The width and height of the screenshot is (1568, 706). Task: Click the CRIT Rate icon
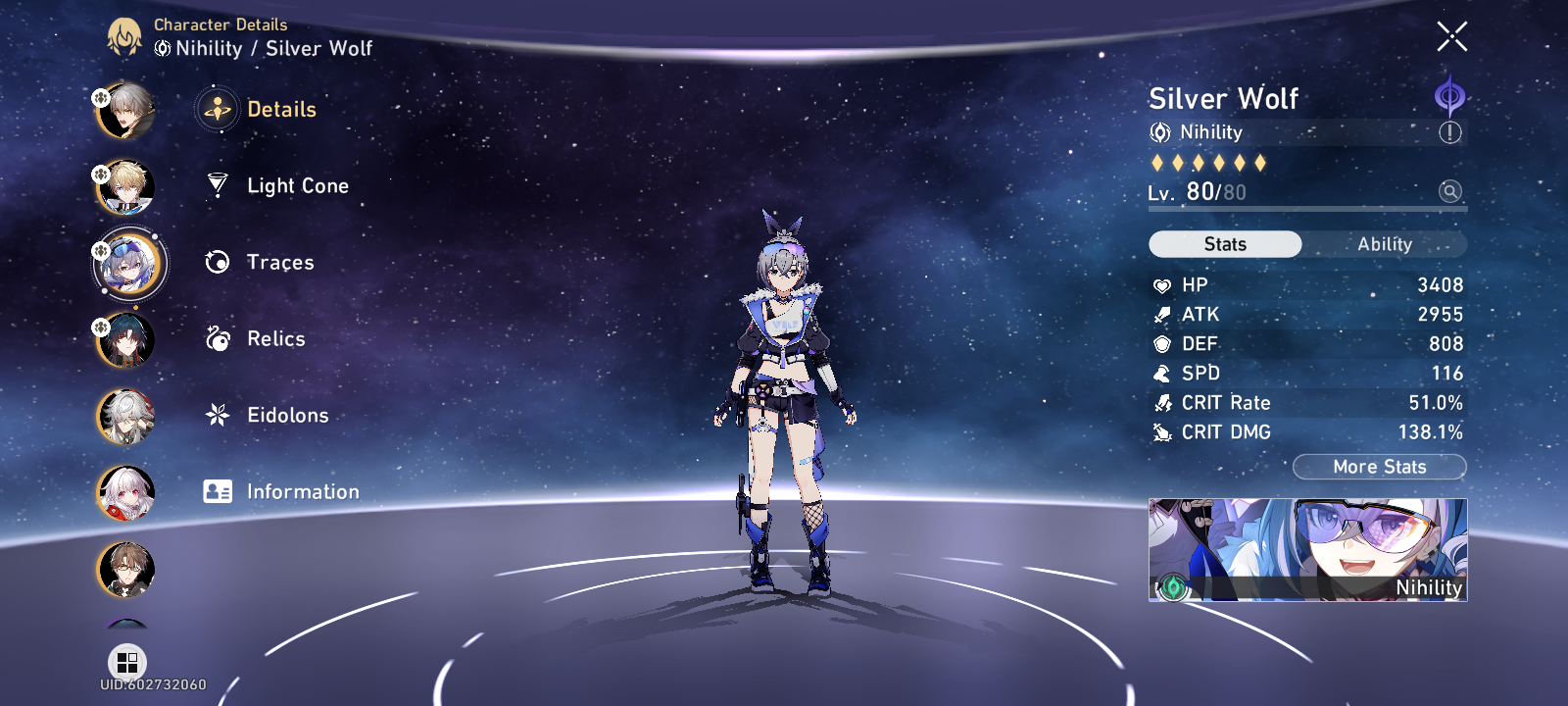(x=1162, y=402)
